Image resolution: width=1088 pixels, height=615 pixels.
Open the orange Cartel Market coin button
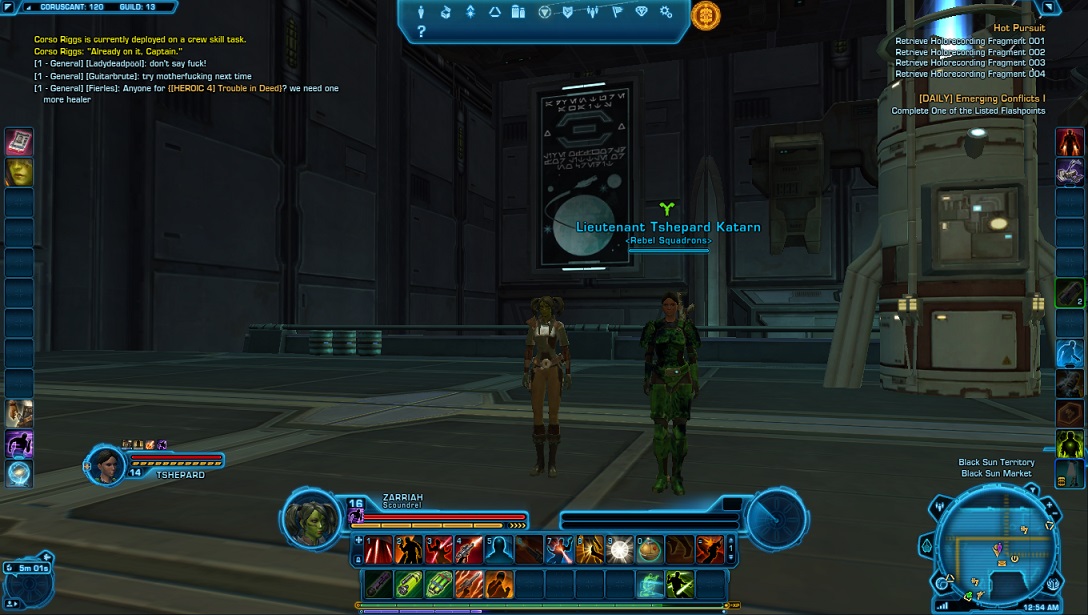[x=706, y=15]
